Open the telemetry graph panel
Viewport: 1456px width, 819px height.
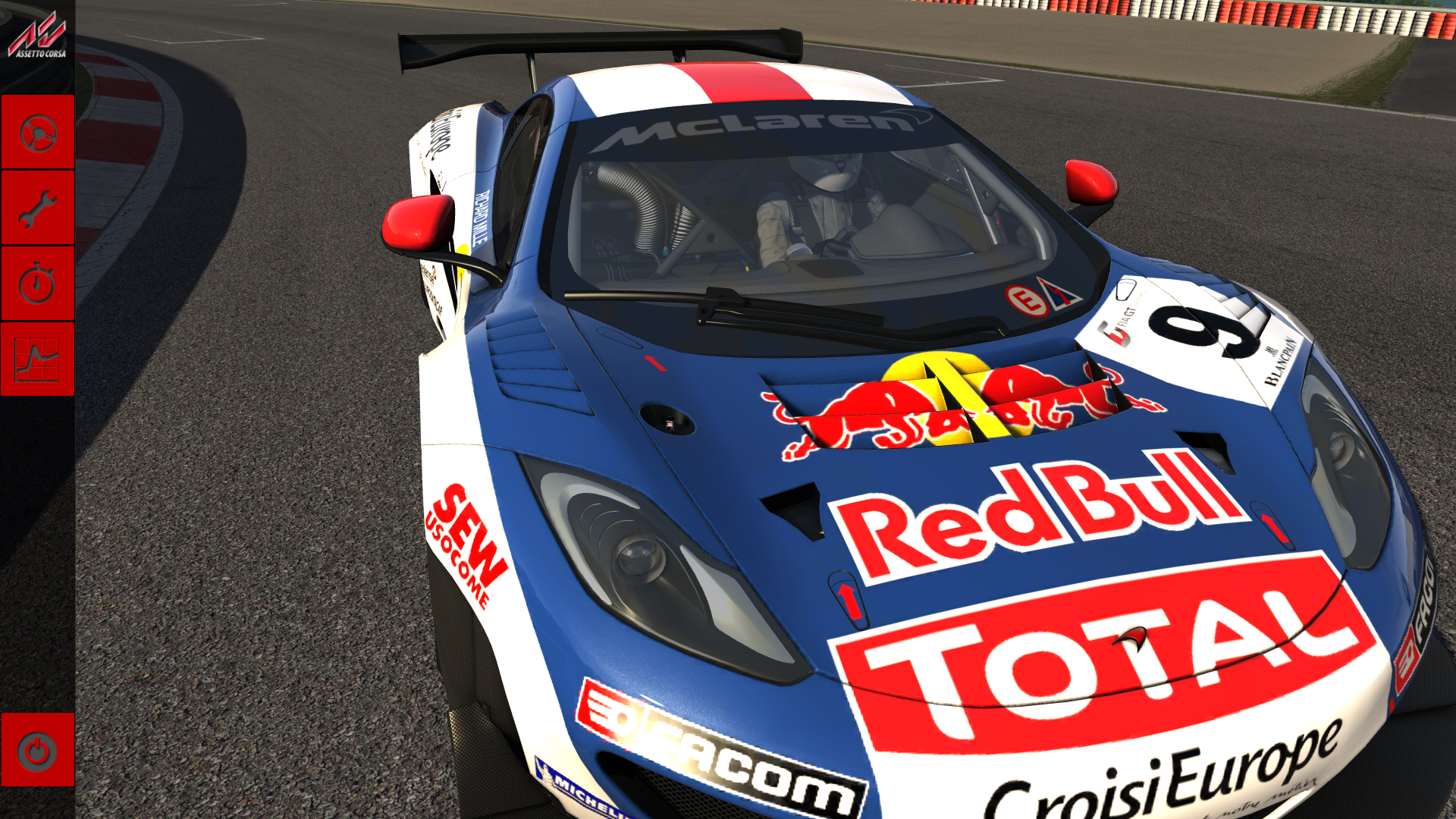[x=37, y=359]
